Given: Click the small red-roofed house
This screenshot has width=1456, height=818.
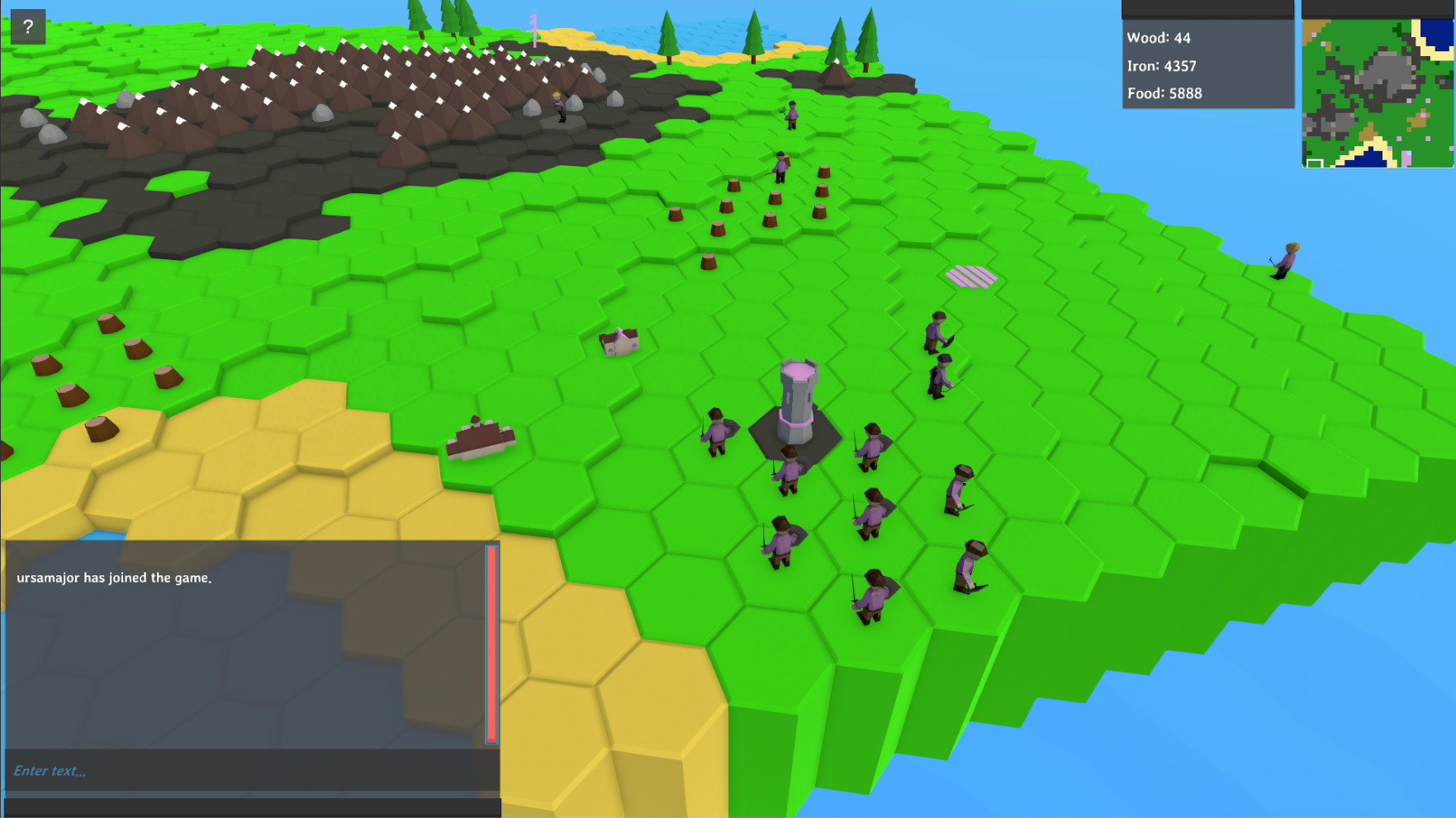Looking at the screenshot, I should 619,340.
